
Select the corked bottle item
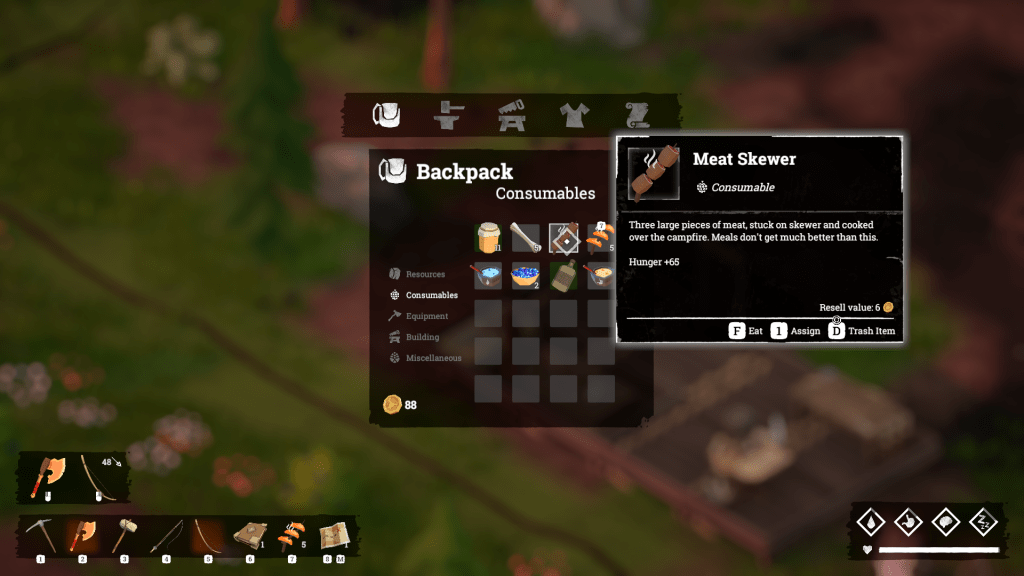click(x=564, y=276)
